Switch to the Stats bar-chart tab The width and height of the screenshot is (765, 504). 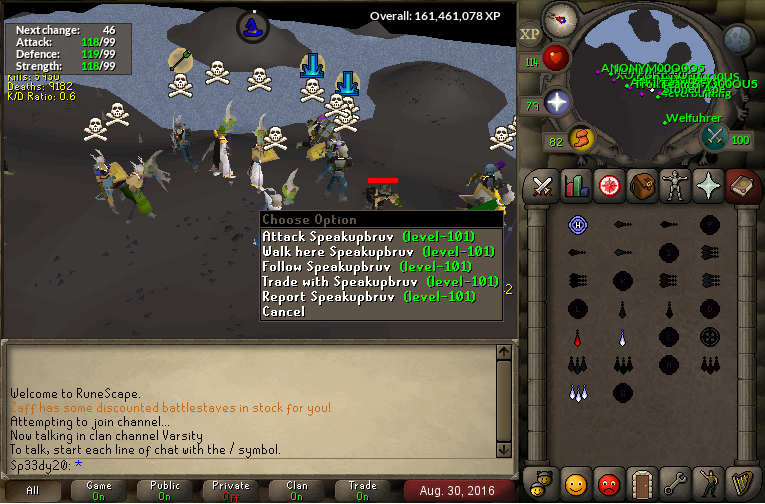[575, 185]
